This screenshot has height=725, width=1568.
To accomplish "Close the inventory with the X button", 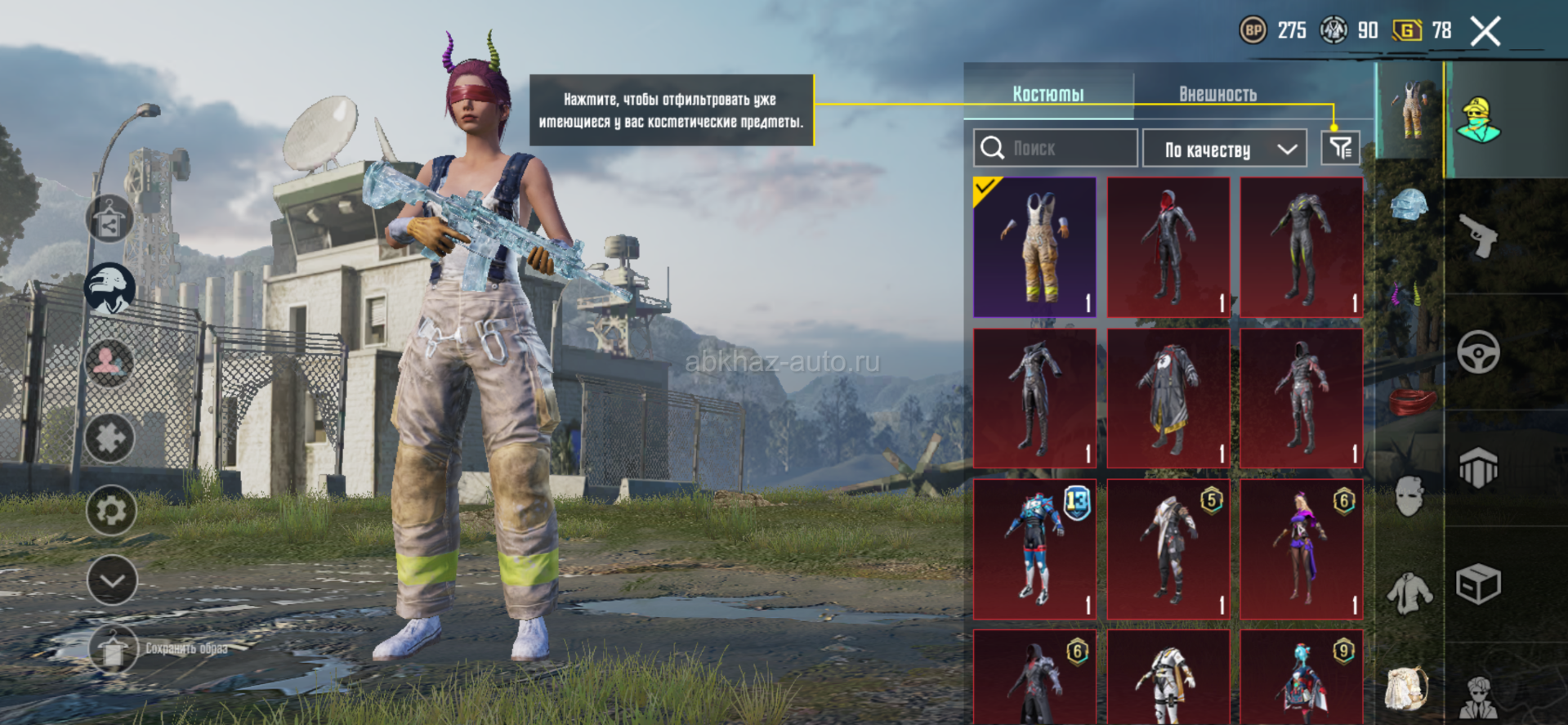I will click(1485, 32).
